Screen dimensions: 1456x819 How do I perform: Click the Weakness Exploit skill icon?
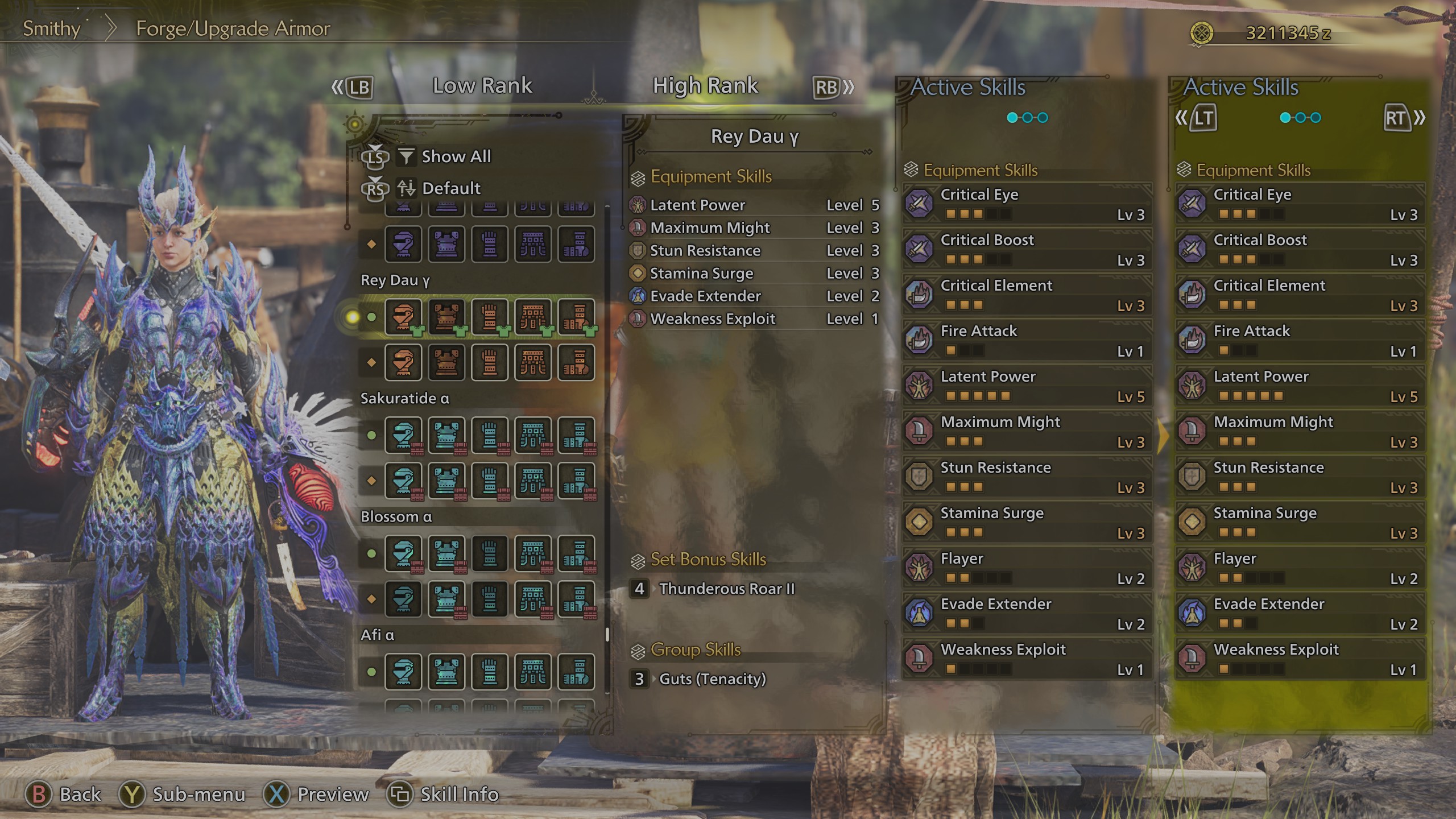[x=918, y=658]
